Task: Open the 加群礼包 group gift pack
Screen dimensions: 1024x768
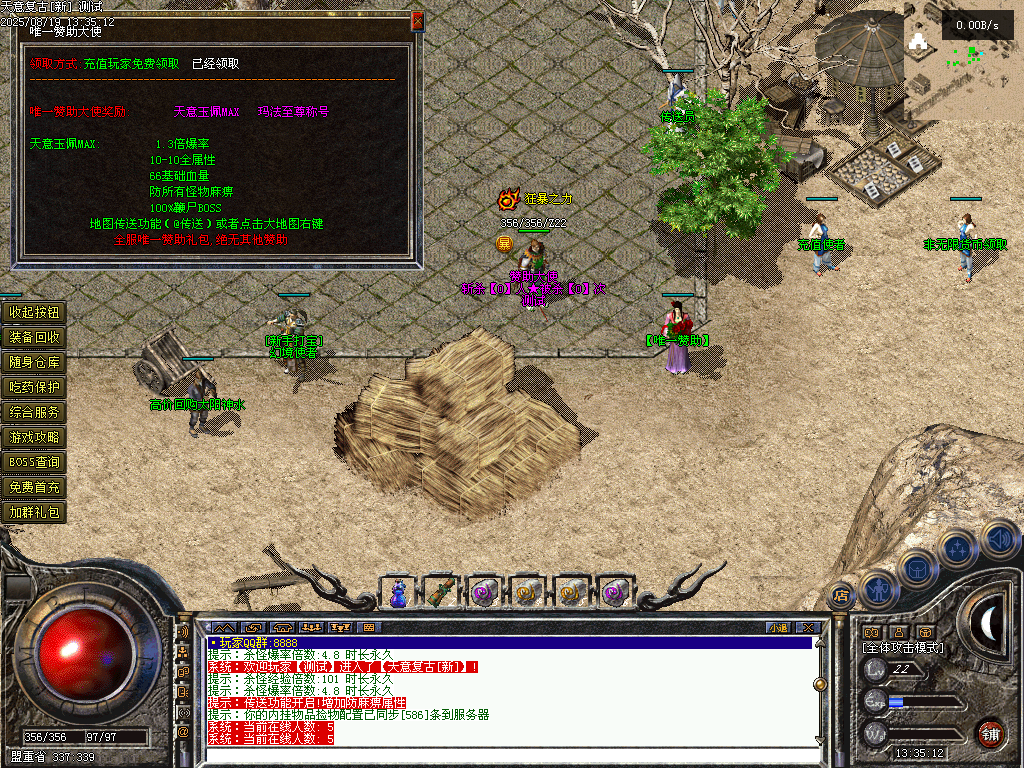Action: pos(35,512)
